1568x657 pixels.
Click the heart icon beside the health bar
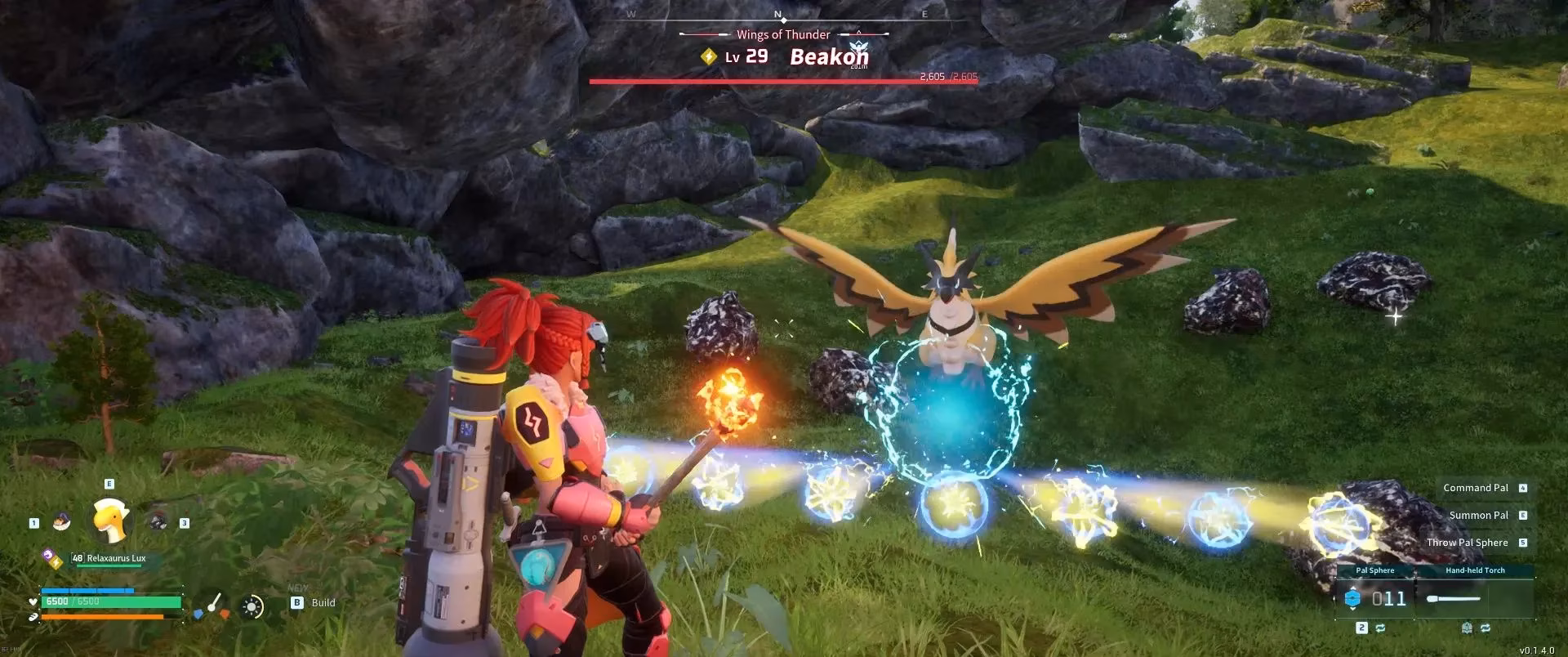33,602
